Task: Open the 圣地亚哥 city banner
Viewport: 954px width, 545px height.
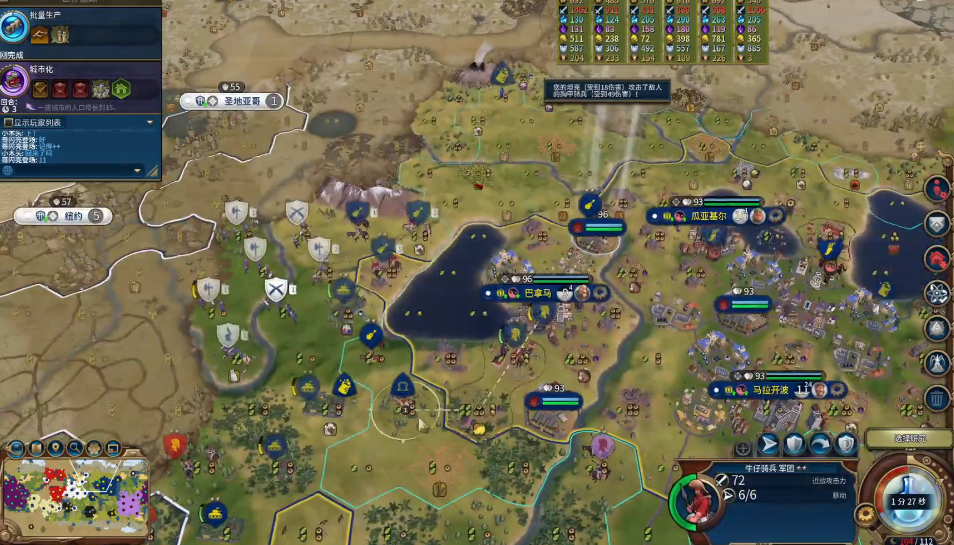Action: click(240, 101)
